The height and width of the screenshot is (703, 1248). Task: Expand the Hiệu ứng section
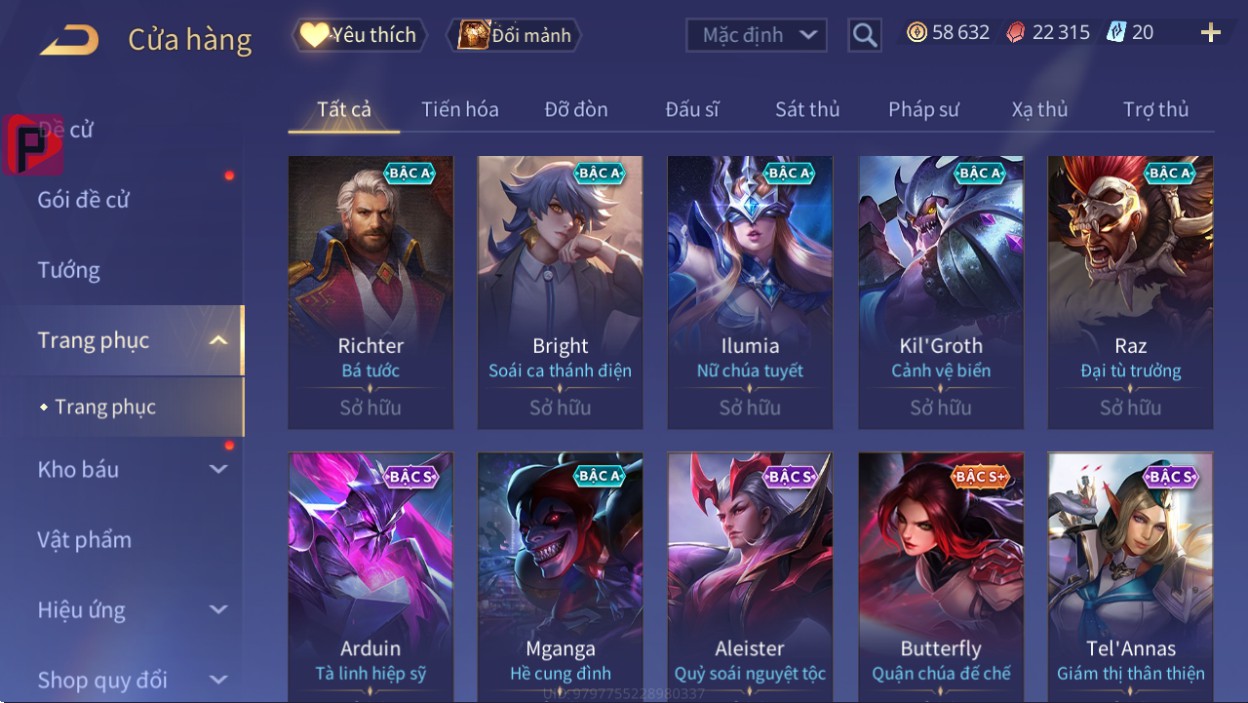pyautogui.click(x=130, y=610)
